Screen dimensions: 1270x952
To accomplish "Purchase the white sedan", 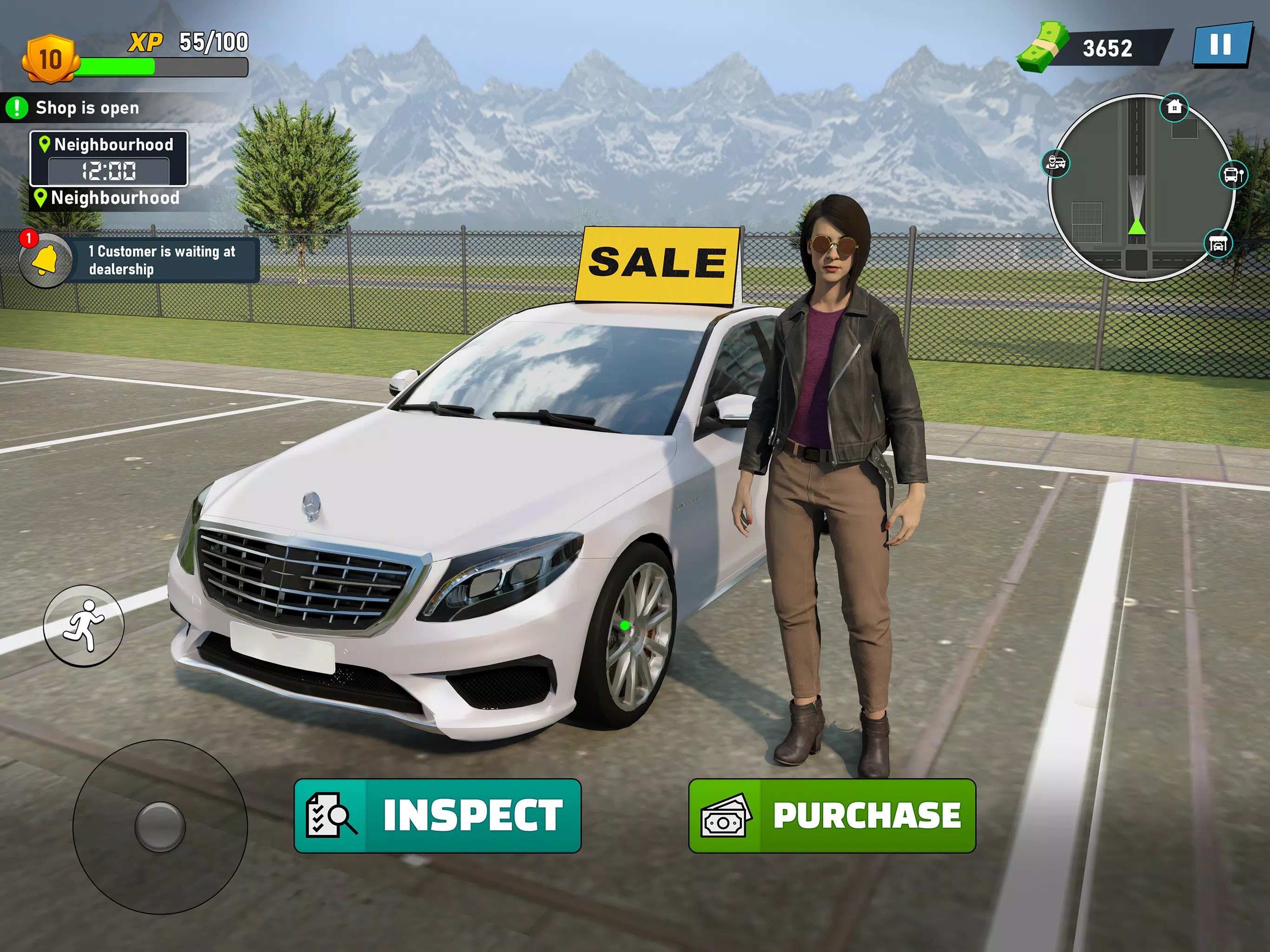I will (832, 815).
